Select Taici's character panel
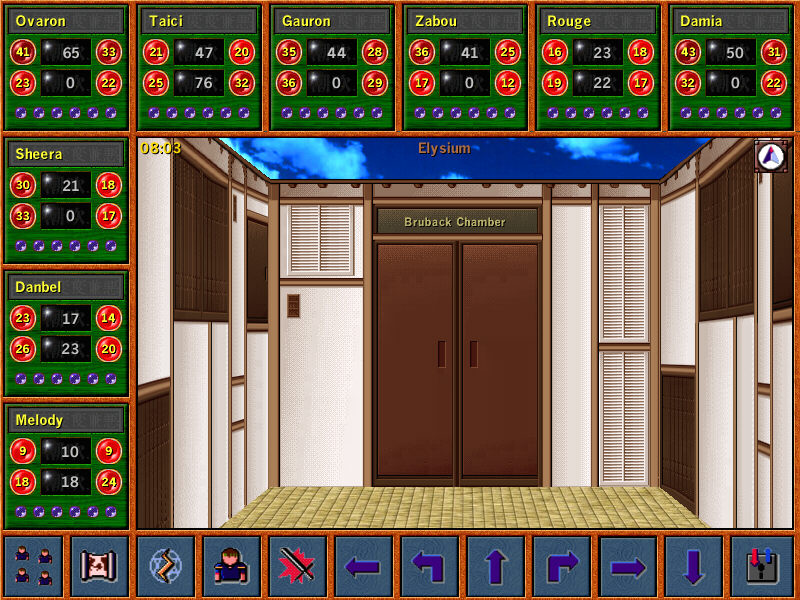The width and height of the screenshot is (800, 600). [200, 67]
